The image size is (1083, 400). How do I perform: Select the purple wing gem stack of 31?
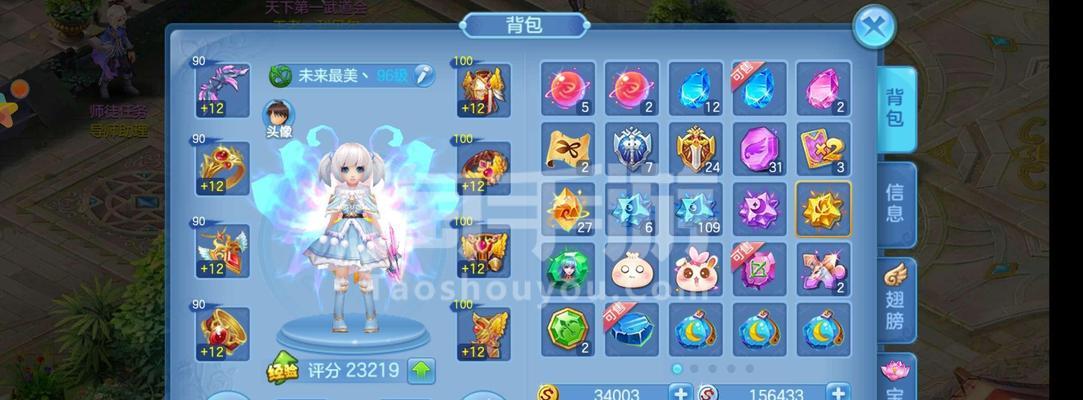(758, 149)
